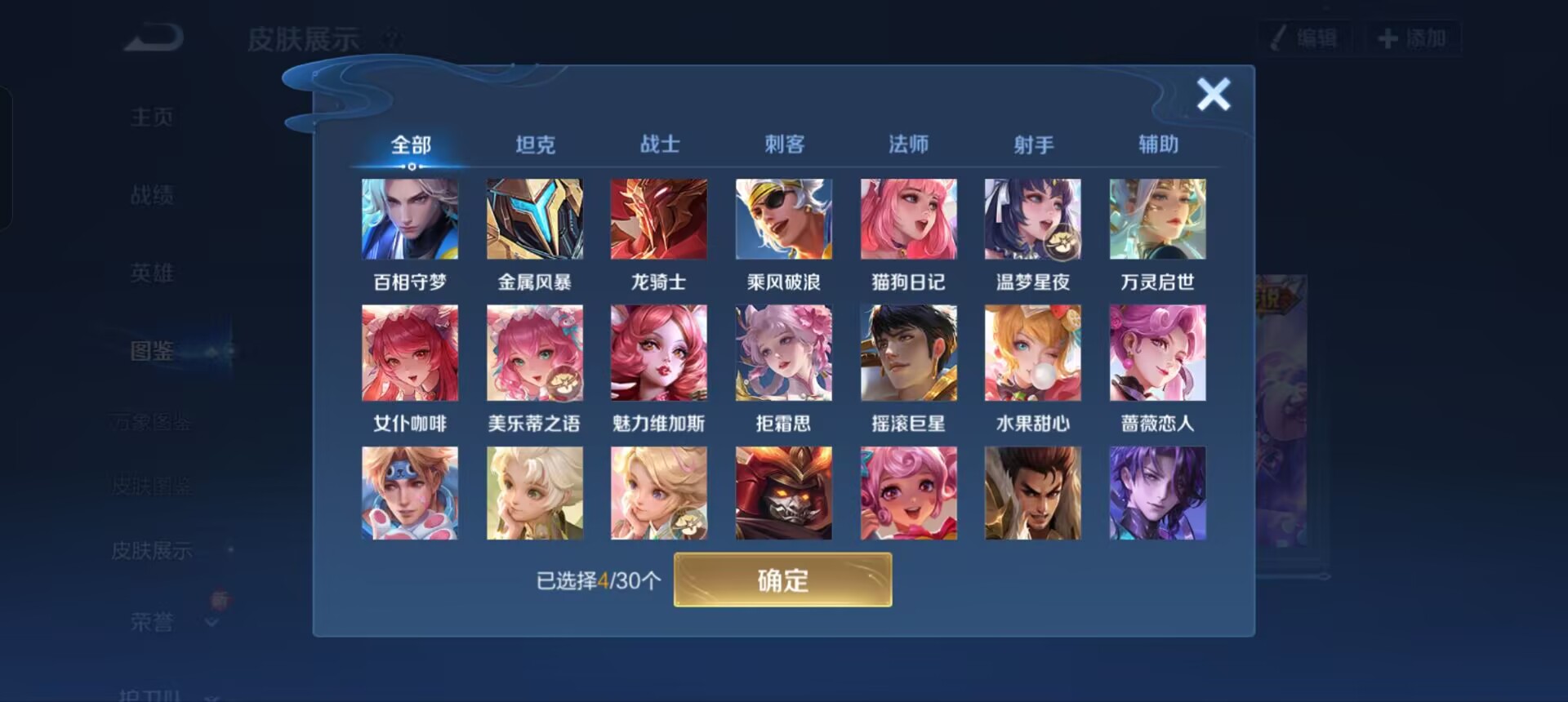Toggle selection of the 魅力维加斯 skin
This screenshot has width=1568, height=702.
(659, 353)
